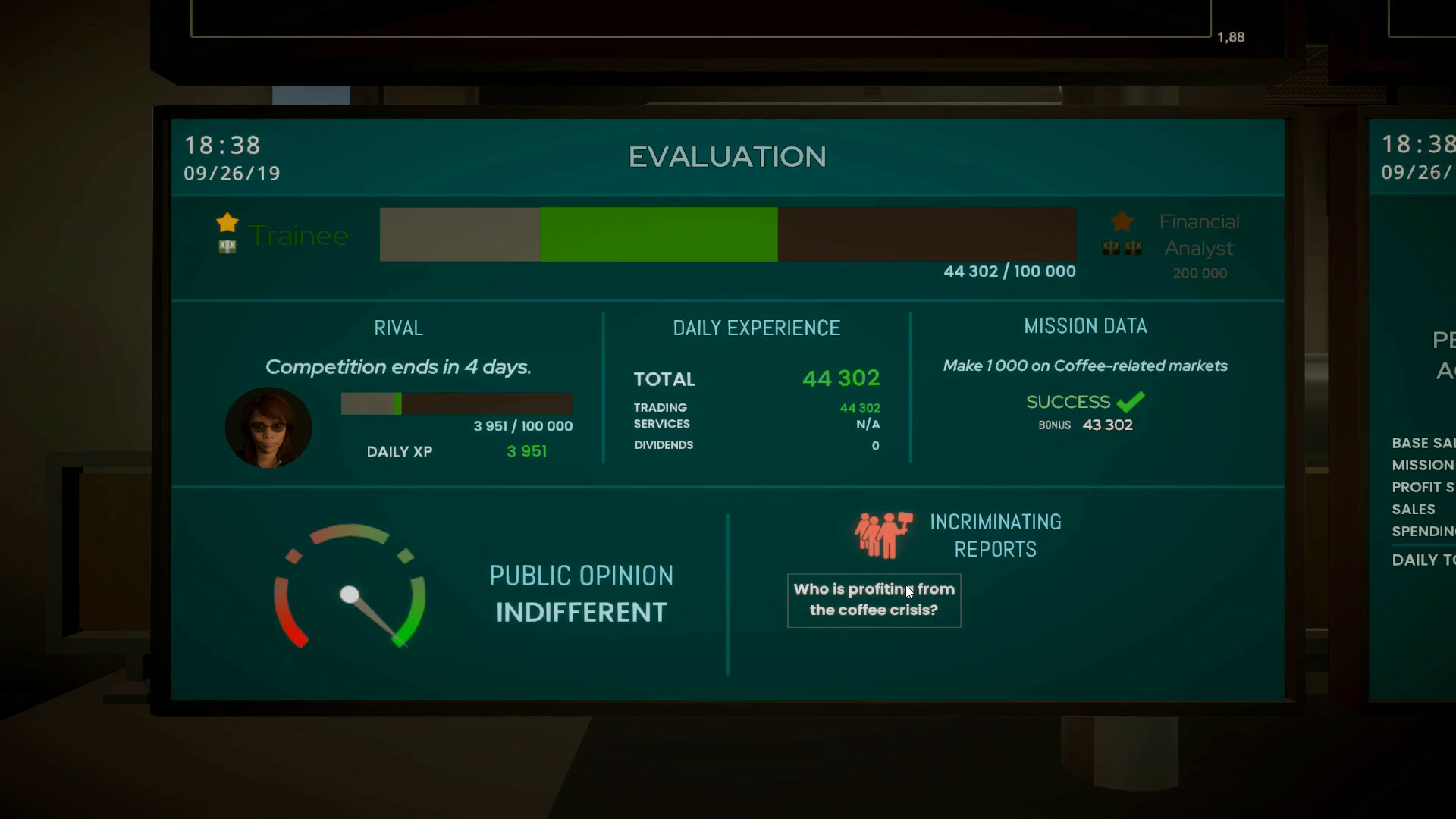
Task: Click the Daily XP value of 3 951
Action: (527, 451)
